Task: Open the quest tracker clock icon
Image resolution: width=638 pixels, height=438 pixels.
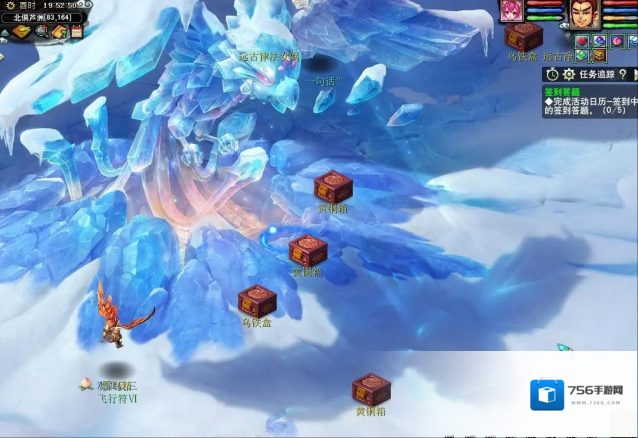Action: pyautogui.click(x=552, y=74)
